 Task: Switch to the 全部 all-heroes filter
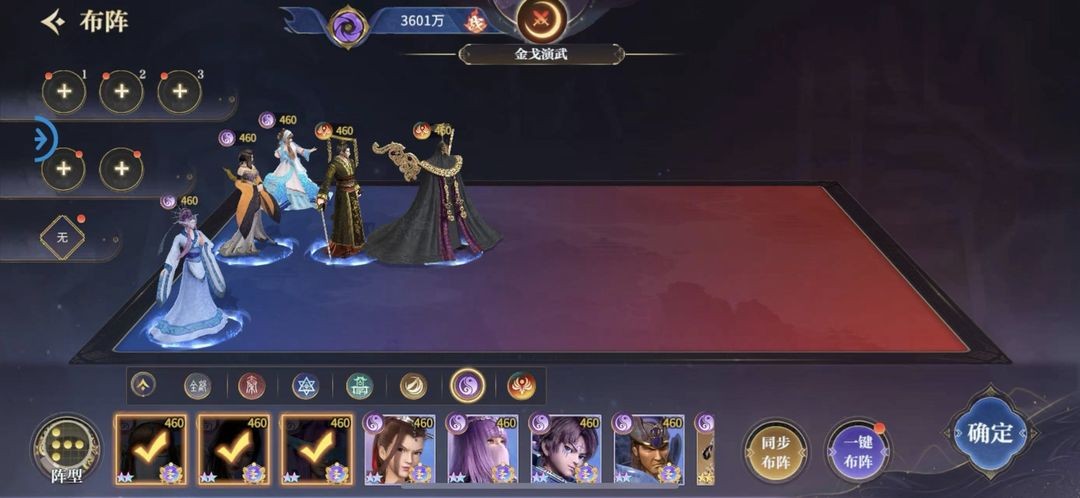coord(198,385)
